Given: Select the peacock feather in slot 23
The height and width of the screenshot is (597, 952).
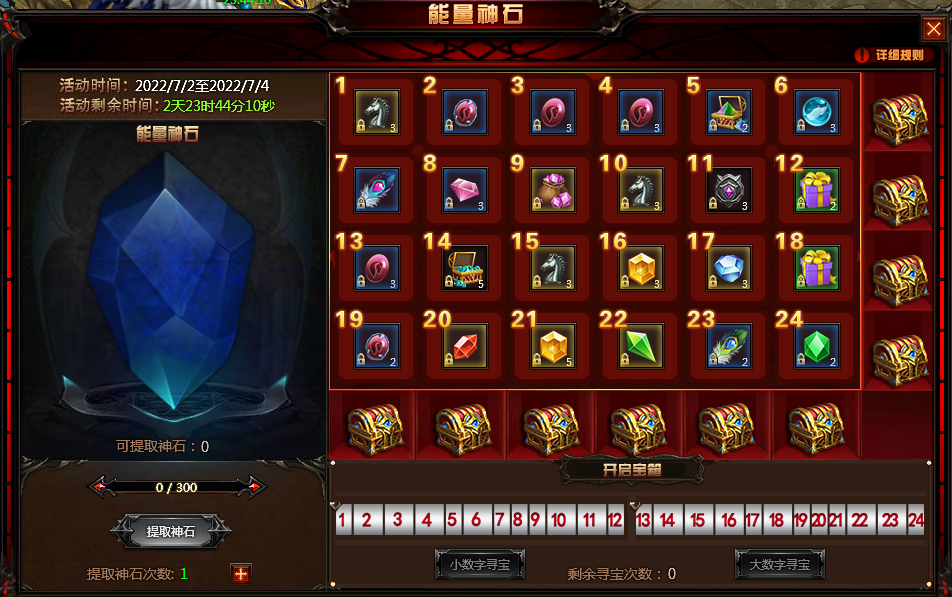Looking at the screenshot, I should [x=729, y=346].
